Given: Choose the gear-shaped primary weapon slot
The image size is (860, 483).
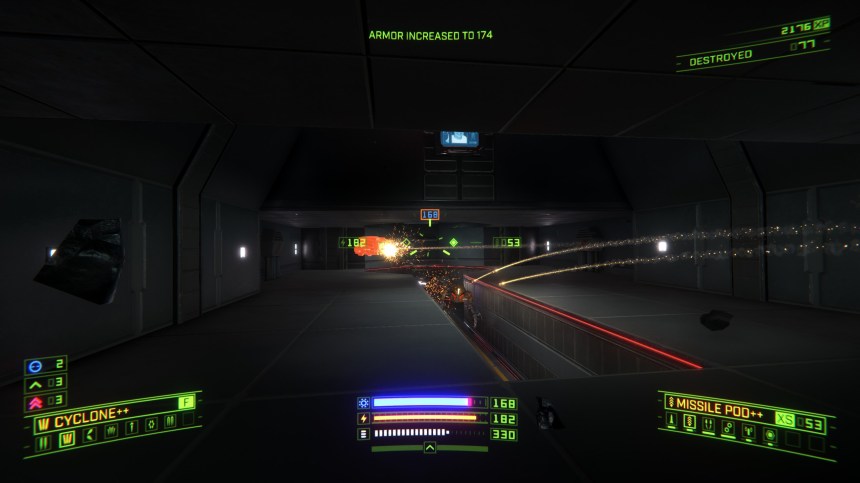Looking at the screenshot, I should pyautogui.click(x=152, y=424).
